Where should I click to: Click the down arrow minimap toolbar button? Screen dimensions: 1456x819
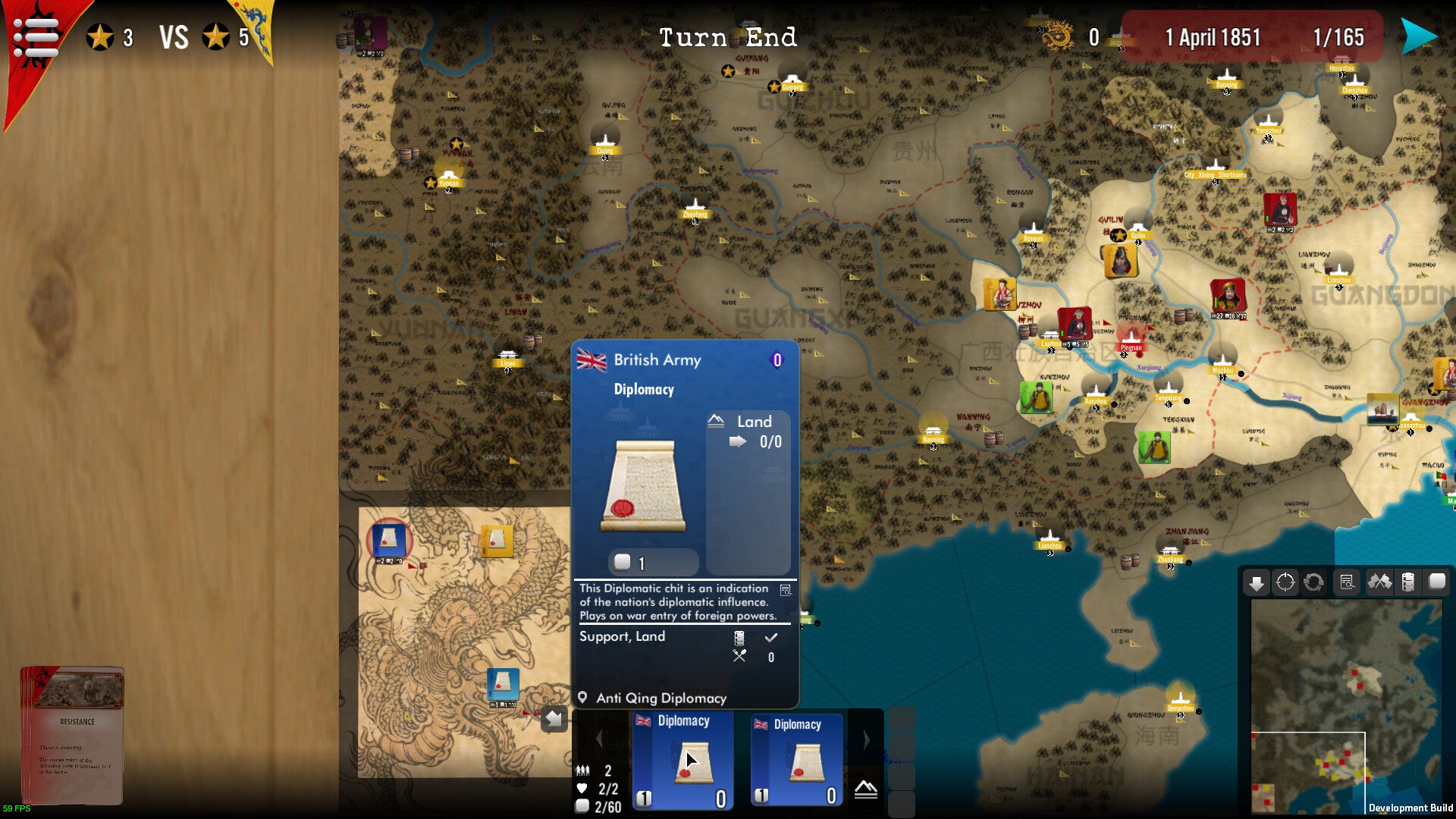click(x=1257, y=582)
